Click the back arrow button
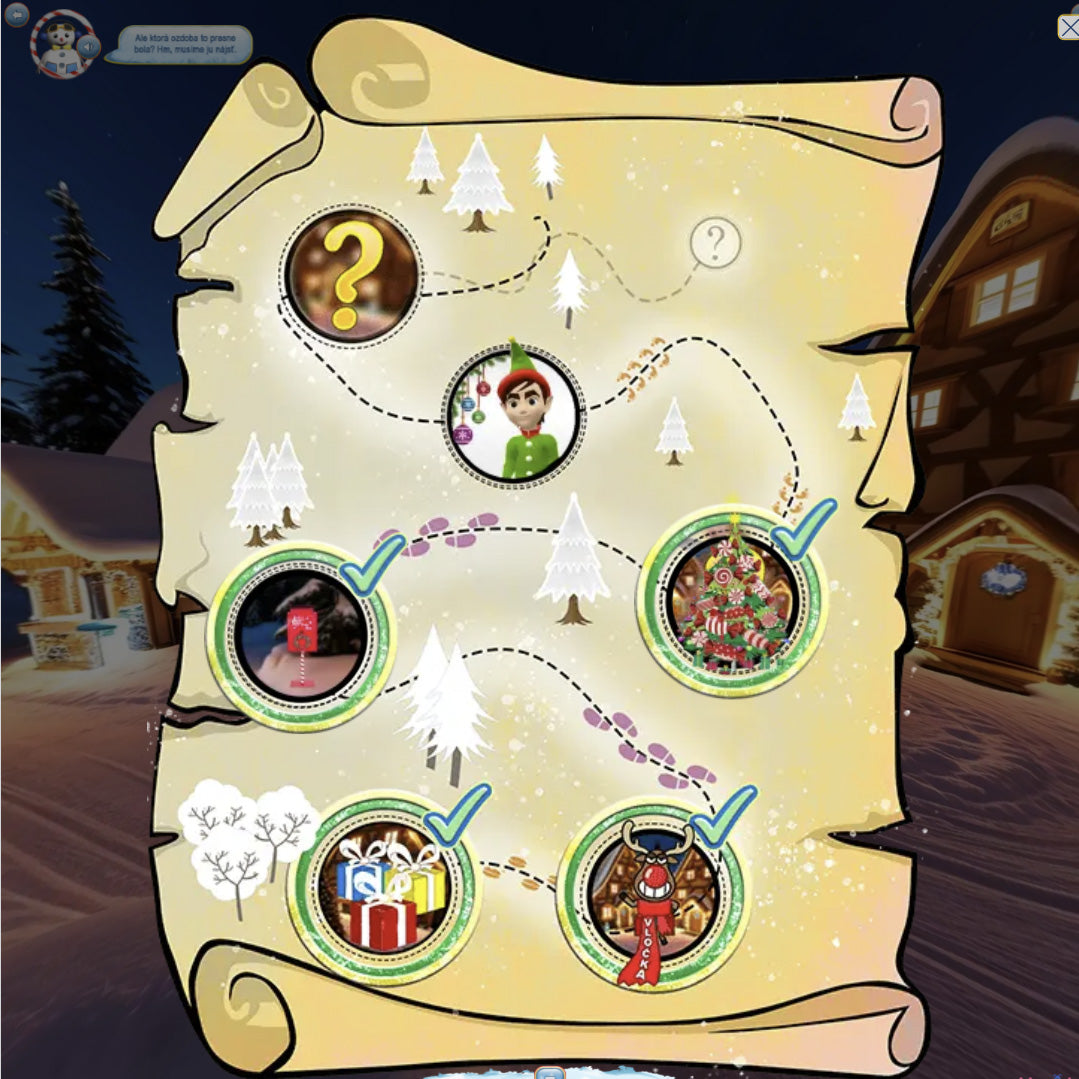Viewport: 1079px width, 1079px height. (16, 14)
